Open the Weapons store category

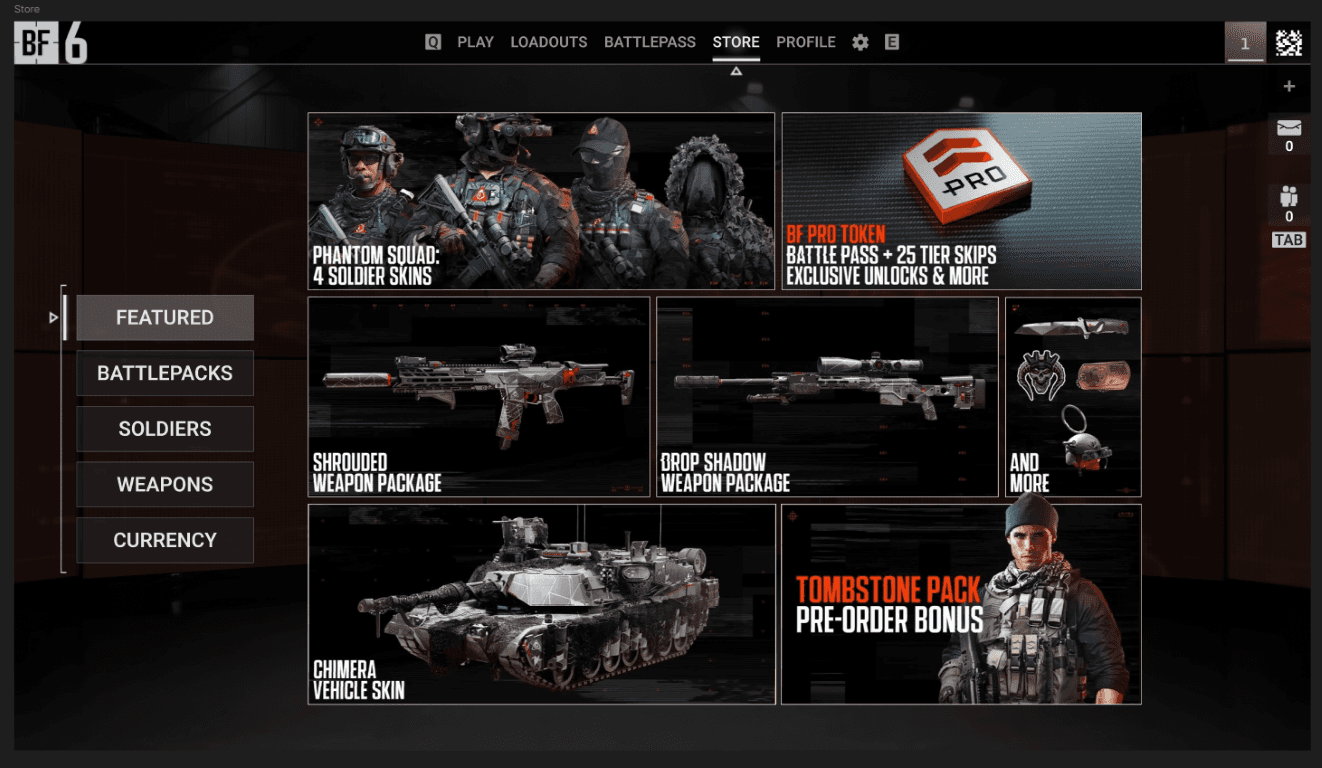[165, 484]
